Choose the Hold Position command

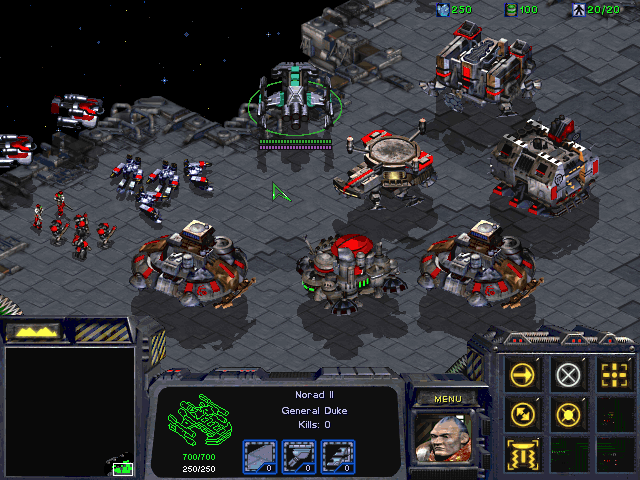(x=569, y=414)
